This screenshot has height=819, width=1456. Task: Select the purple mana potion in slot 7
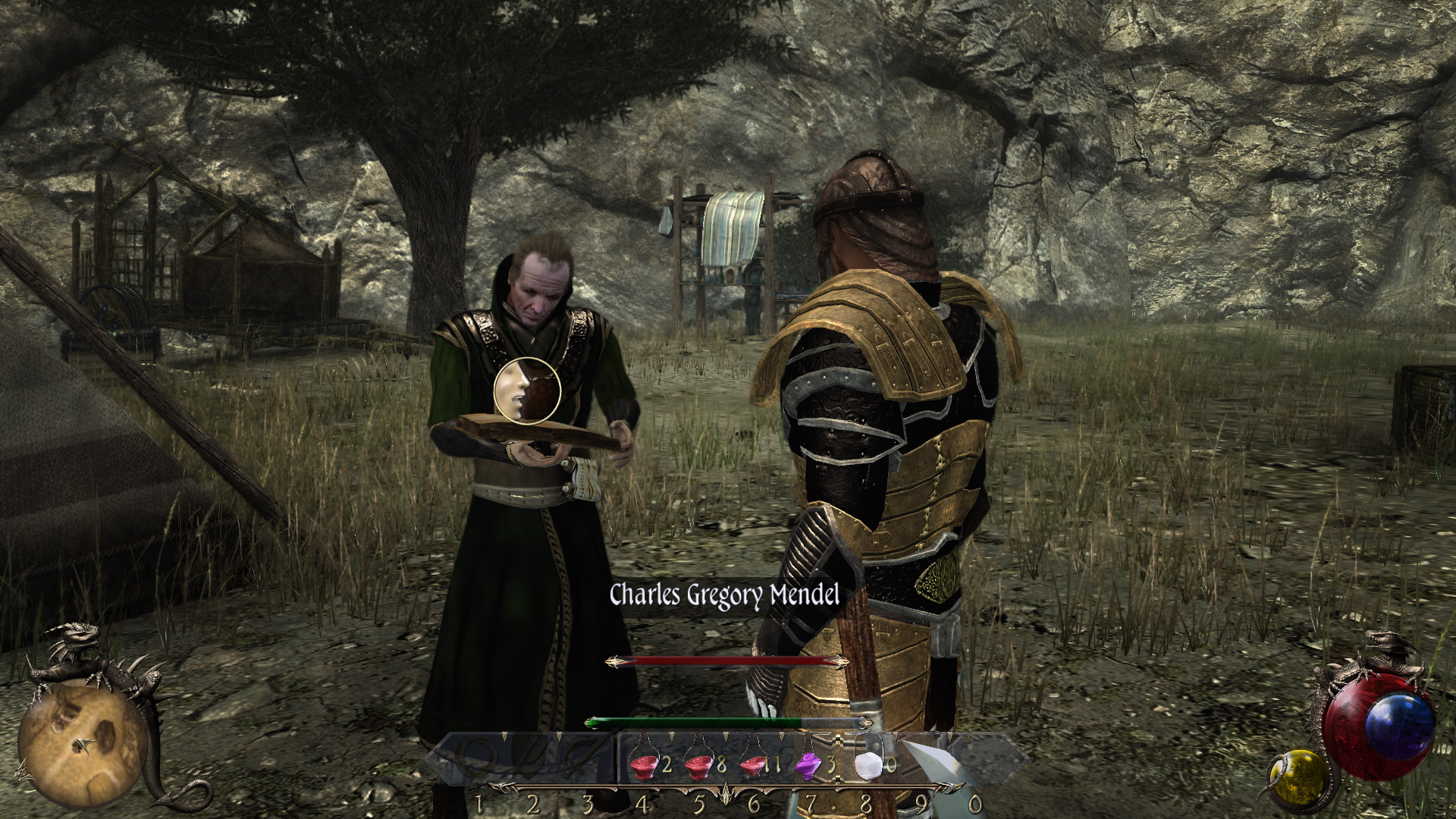click(x=808, y=766)
